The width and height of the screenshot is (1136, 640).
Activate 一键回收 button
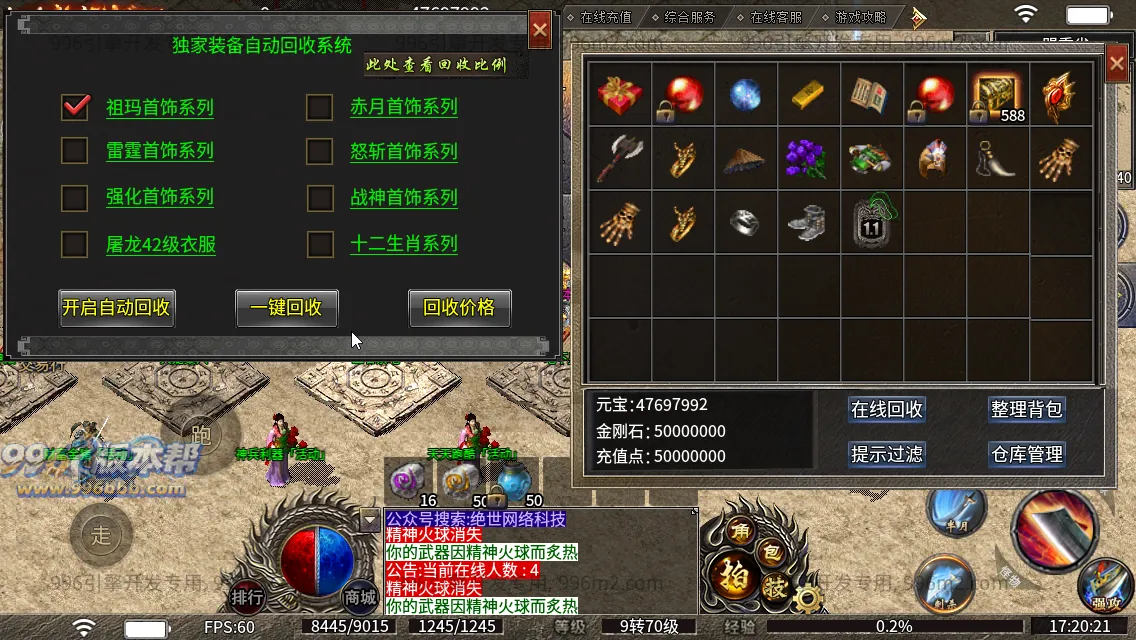[287, 308]
